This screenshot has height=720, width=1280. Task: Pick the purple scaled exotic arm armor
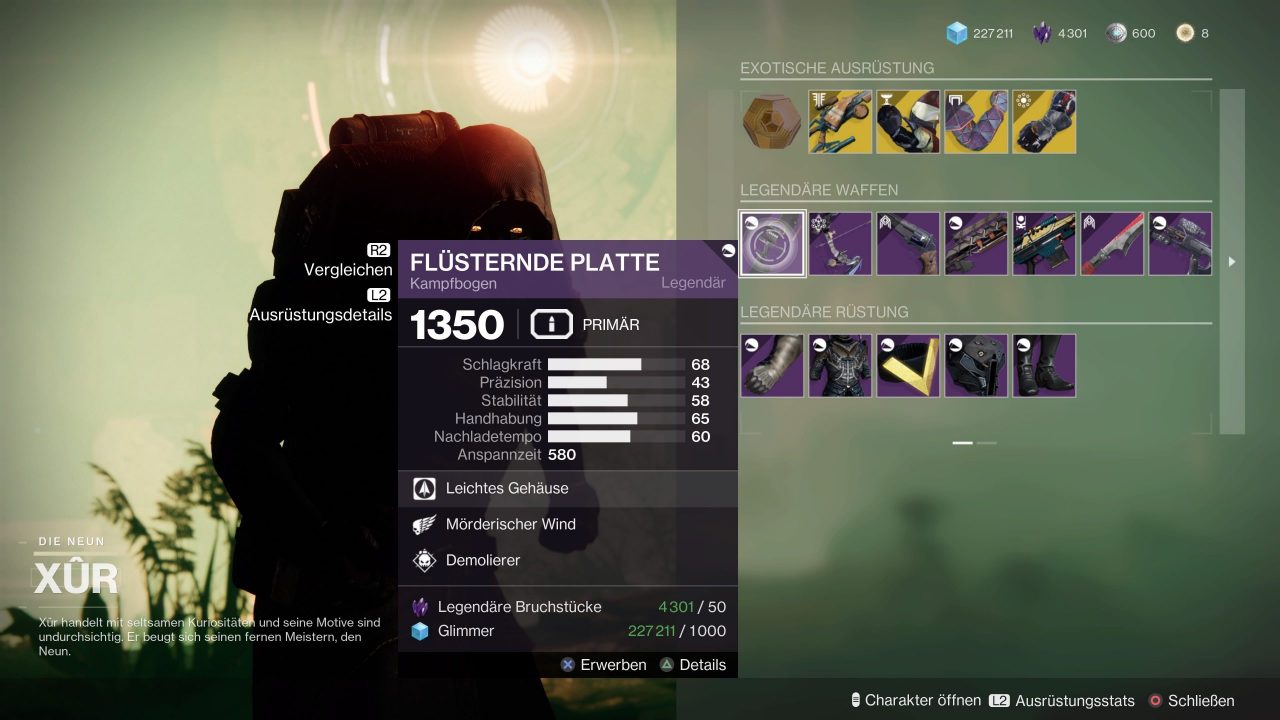pos(976,122)
